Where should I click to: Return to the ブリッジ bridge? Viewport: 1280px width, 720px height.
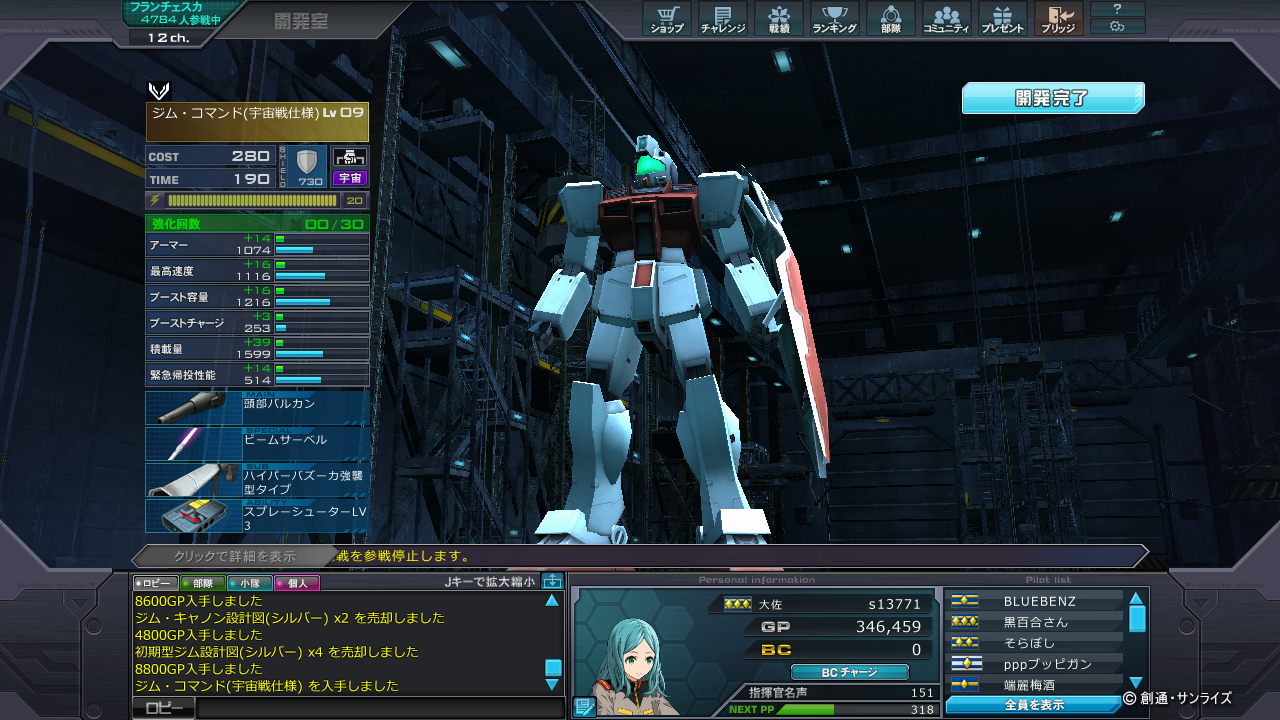(x=1058, y=19)
